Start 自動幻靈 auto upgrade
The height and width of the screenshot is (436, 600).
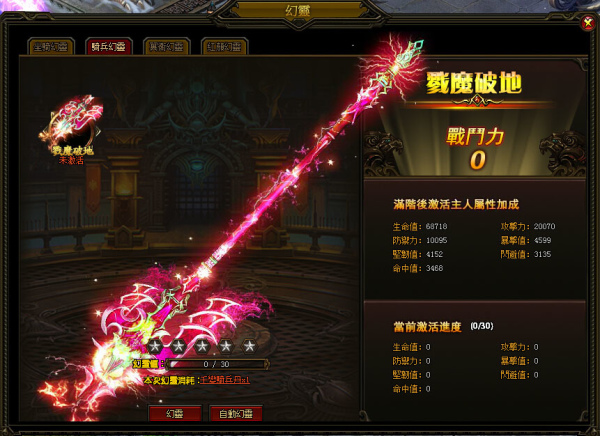click(236, 413)
